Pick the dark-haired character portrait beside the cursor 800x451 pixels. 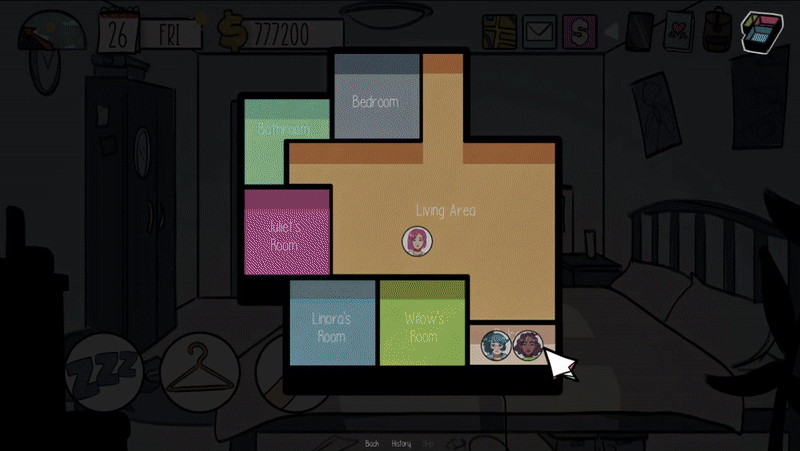click(x=526, y=346)
